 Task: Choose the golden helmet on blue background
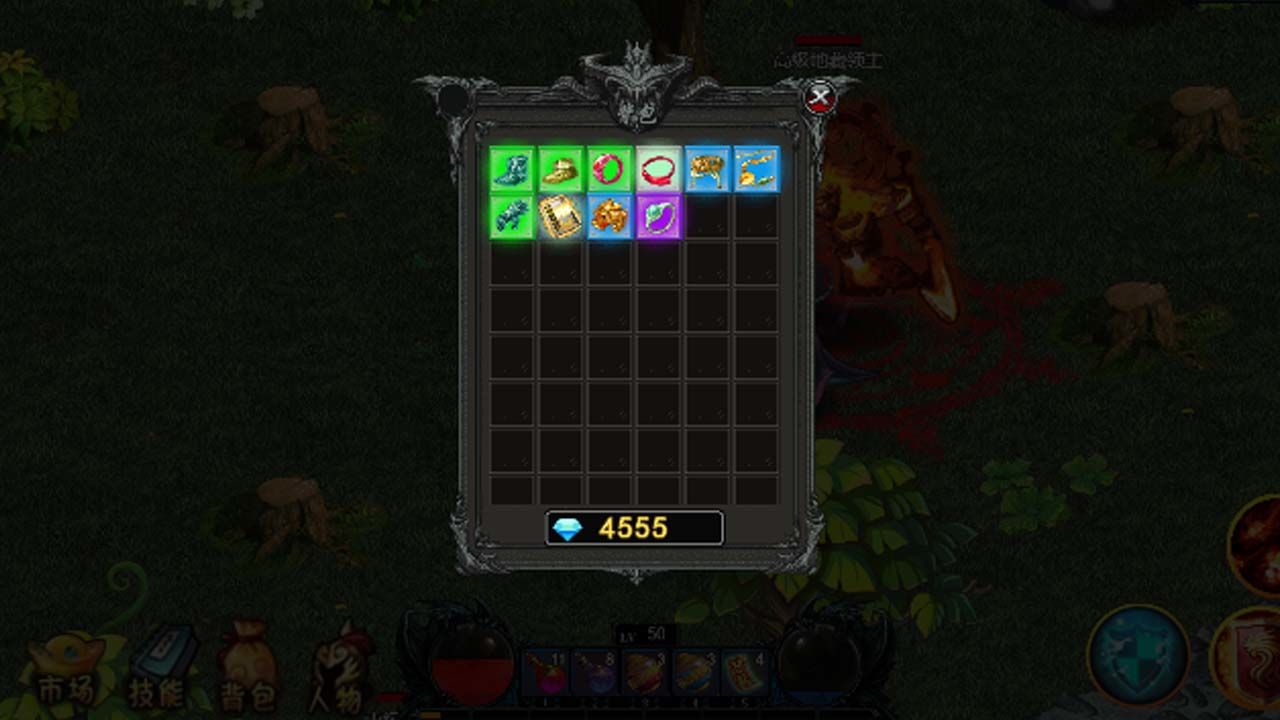tap(610, 217)
